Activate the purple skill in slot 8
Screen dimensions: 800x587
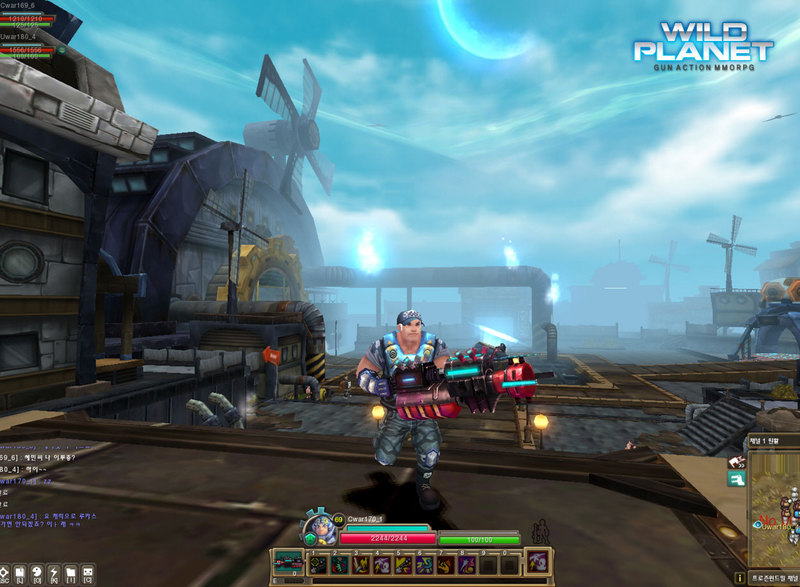pos(466,565)
